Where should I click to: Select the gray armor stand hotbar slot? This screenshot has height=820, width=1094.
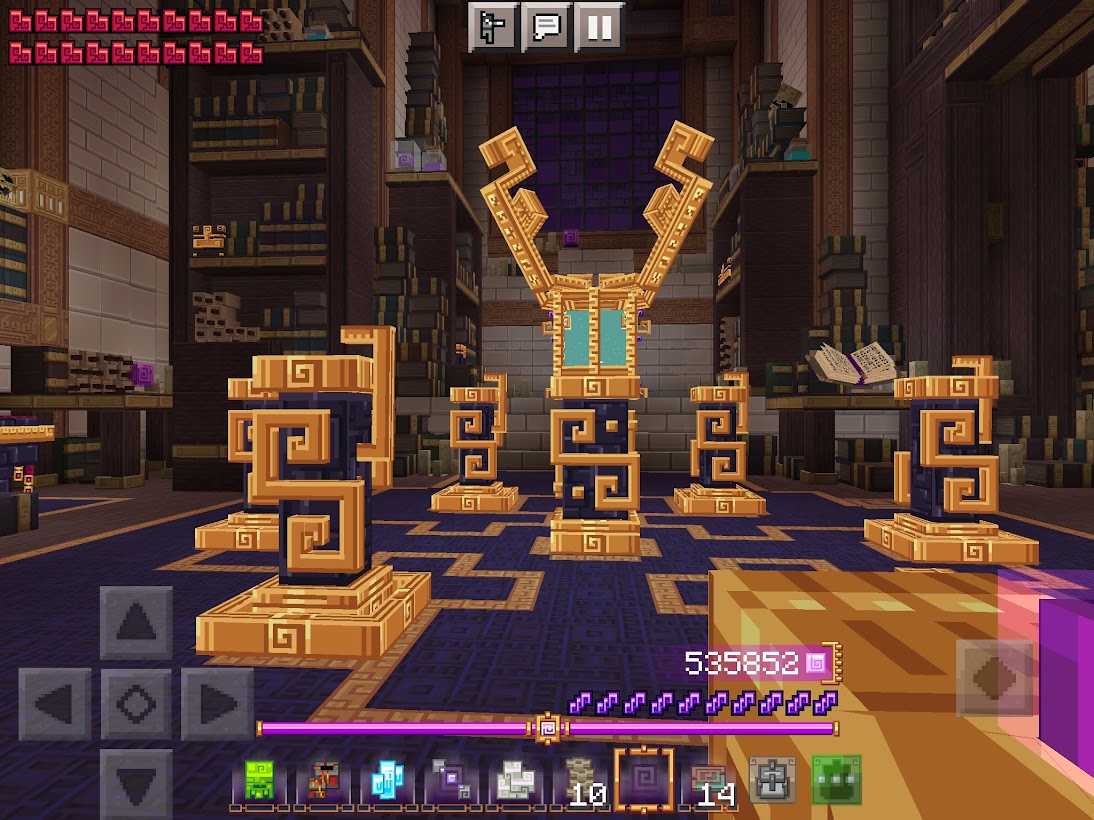pos(771,782)
